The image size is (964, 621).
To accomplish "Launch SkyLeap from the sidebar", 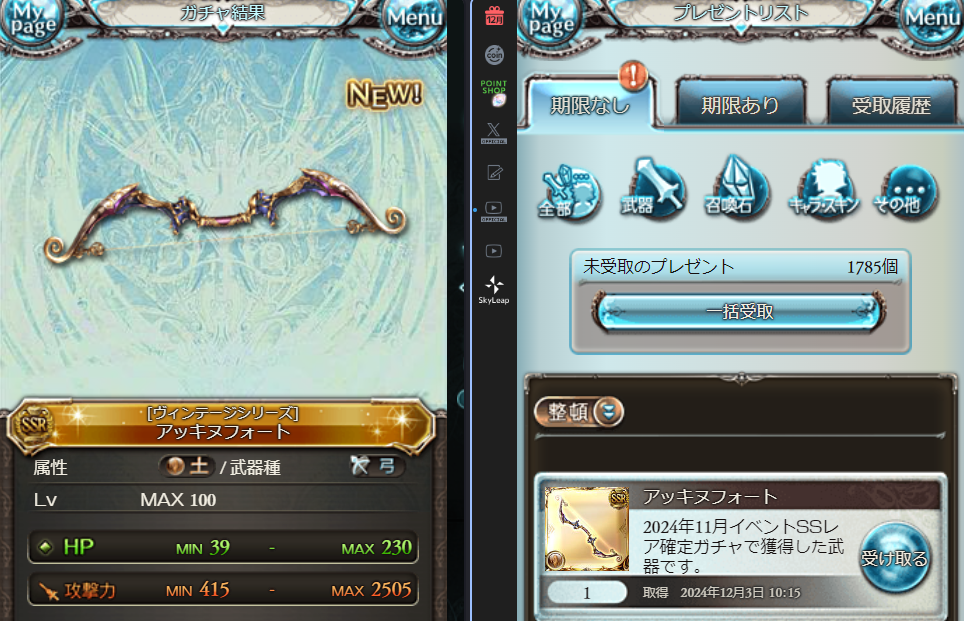I will tap(494, 290).
